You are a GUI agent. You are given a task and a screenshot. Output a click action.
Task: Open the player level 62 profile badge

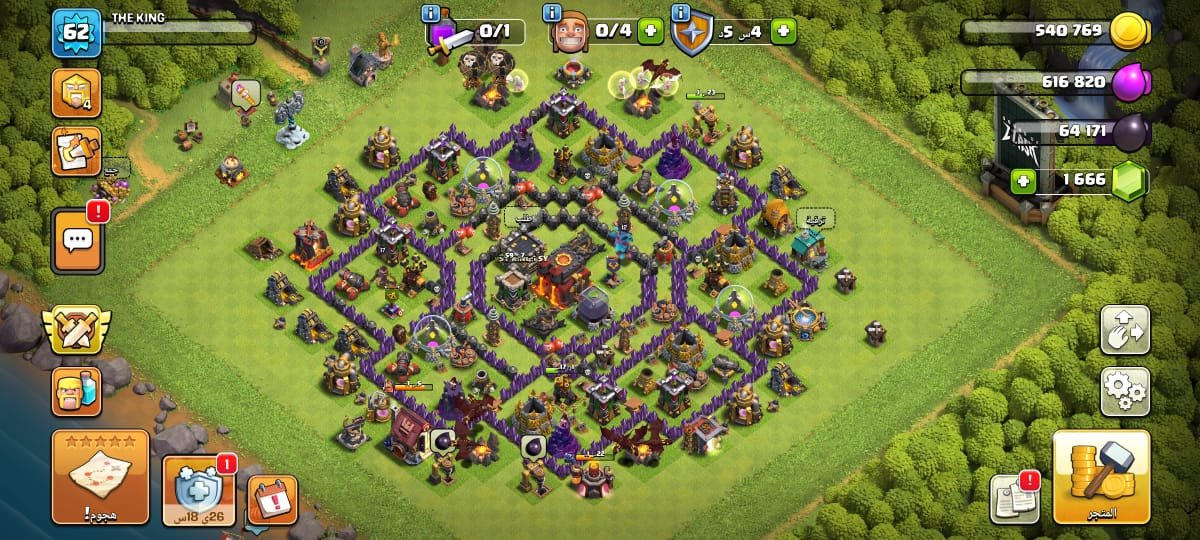click(76, 34)
